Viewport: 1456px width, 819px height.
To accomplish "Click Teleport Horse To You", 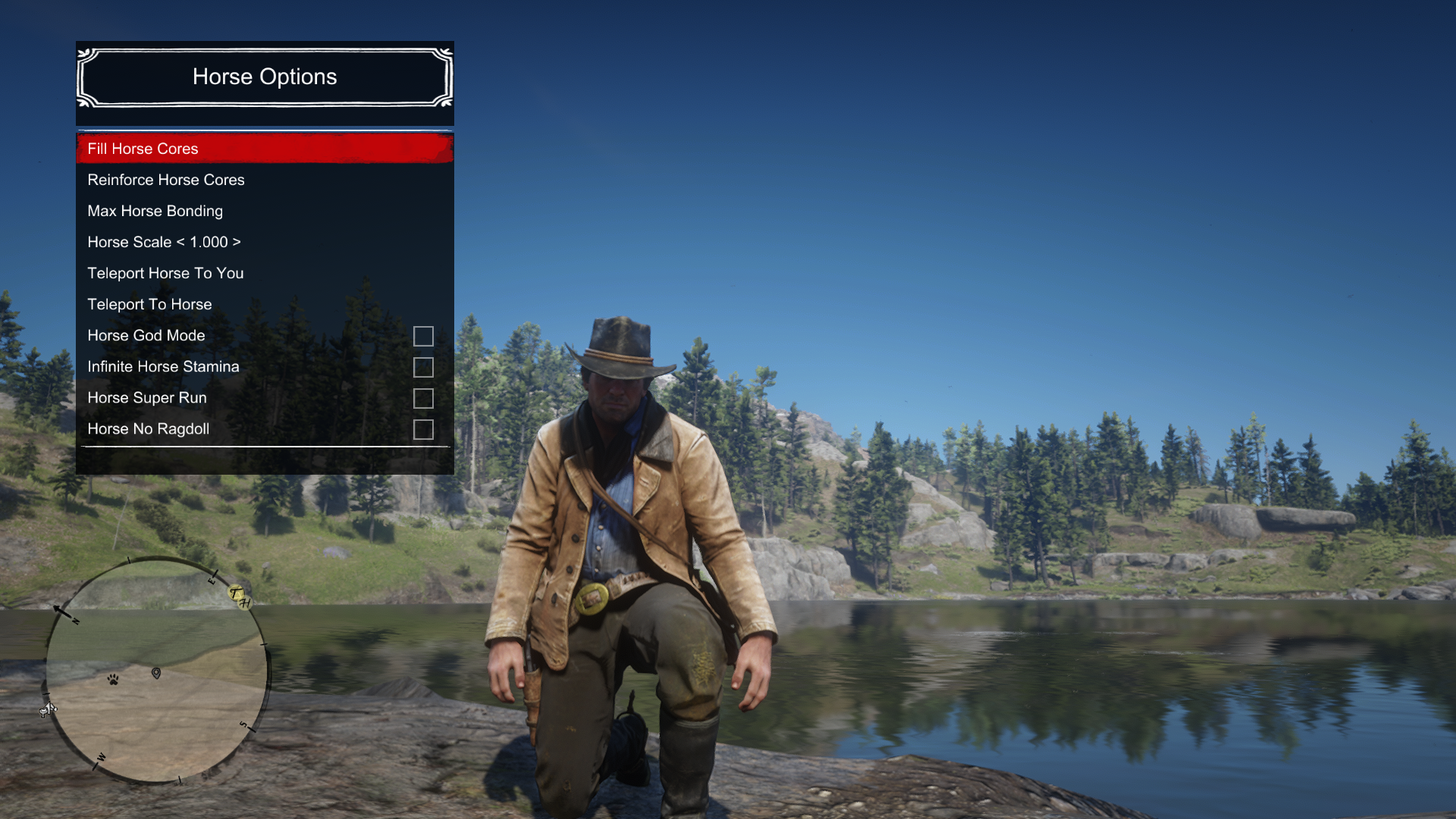I will (x=165, y=273).
